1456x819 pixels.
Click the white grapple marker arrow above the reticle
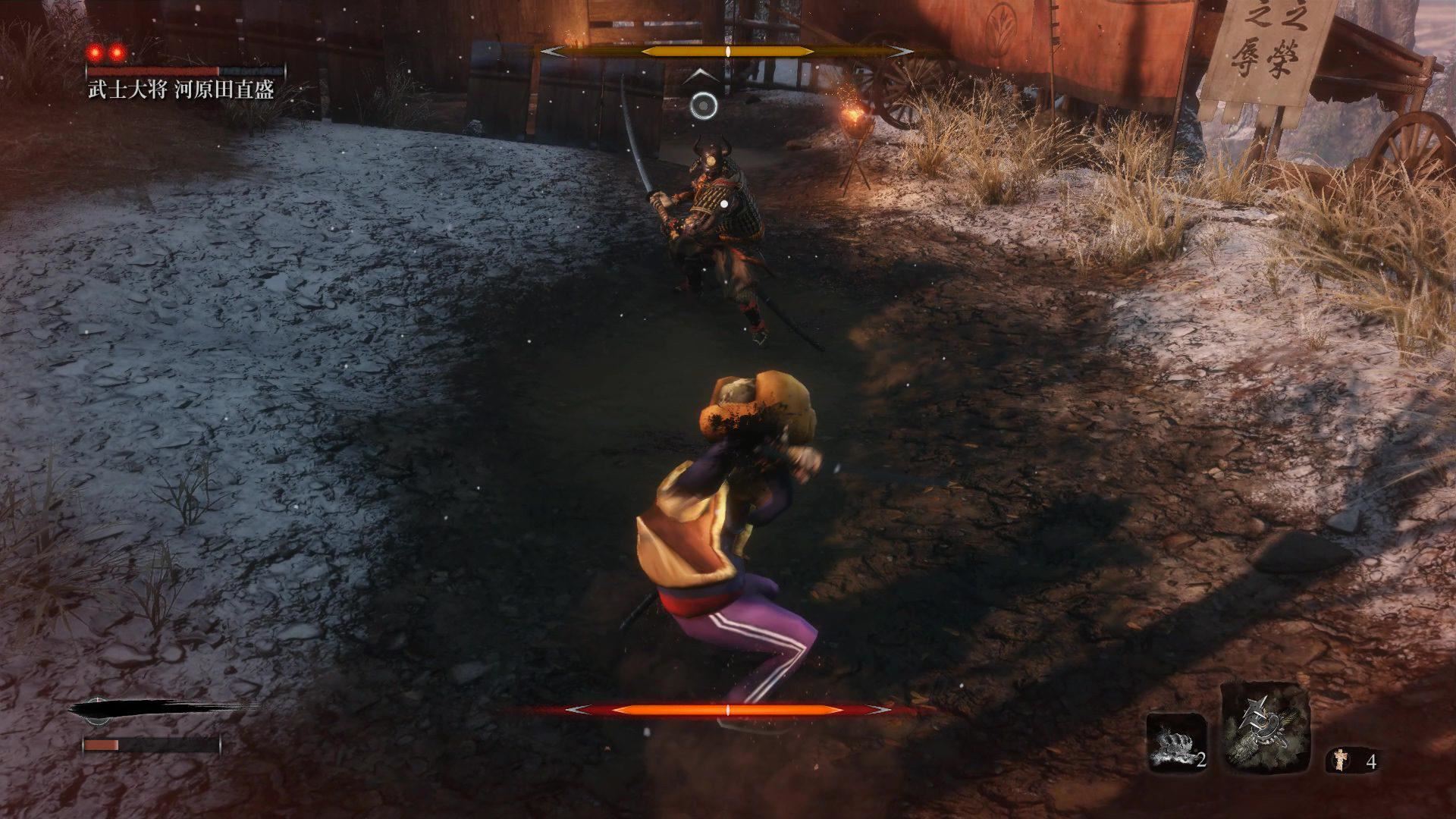tap(702, 74)
